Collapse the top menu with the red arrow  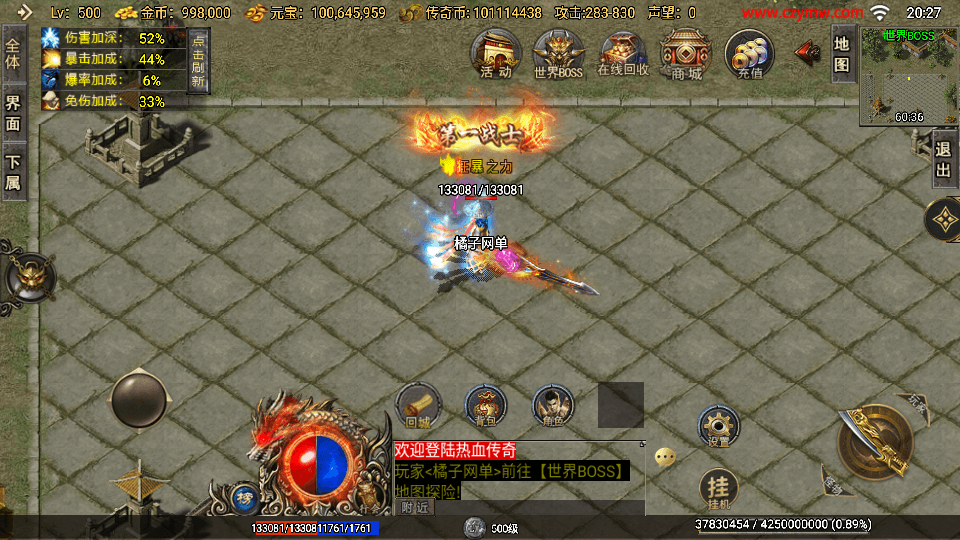coord(805,51)
